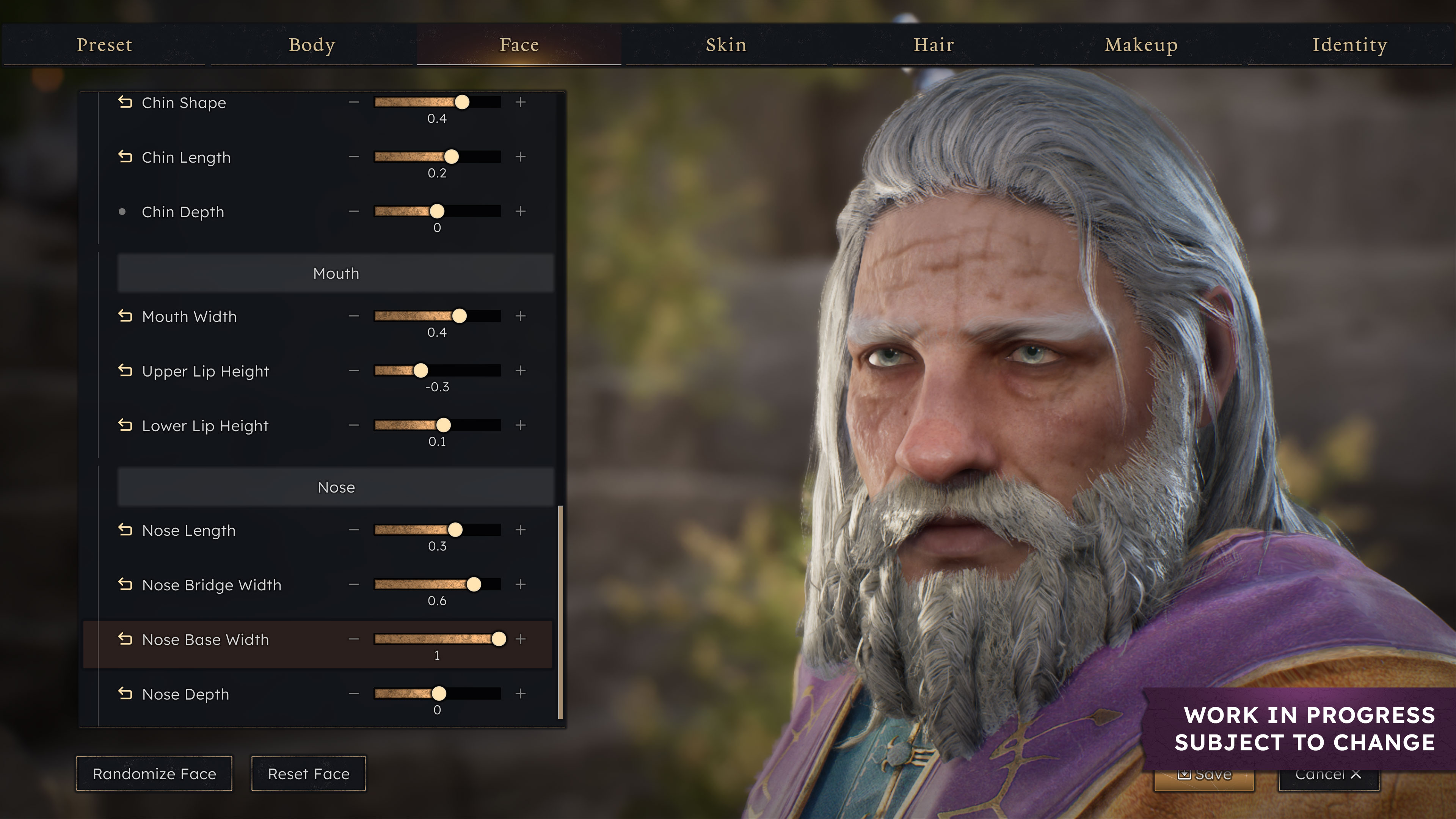Open the Makeup tab
This screenshot has height=819, width=1456.
point(1141,45)
